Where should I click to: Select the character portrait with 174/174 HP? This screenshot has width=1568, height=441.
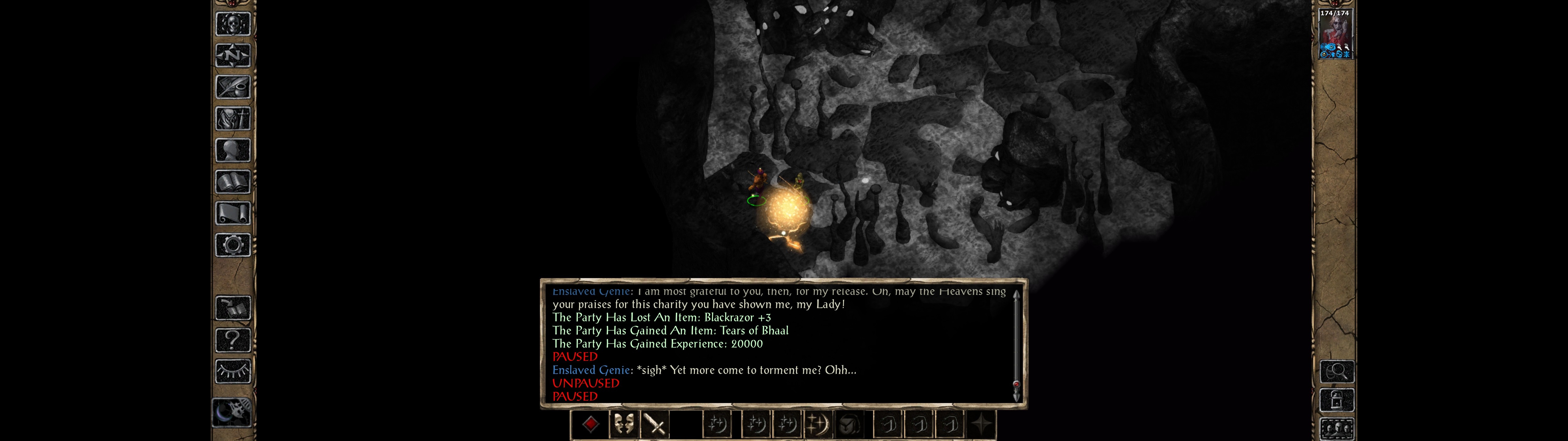point(1334,34)
